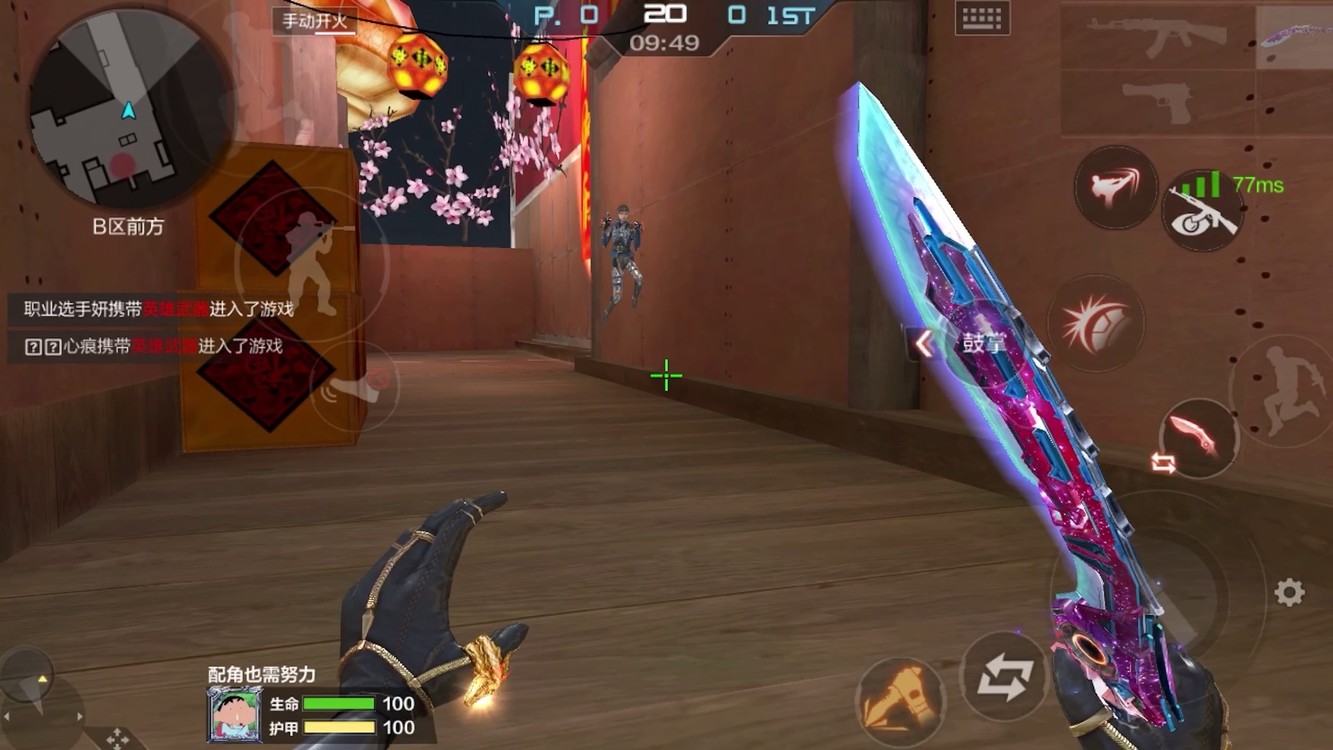Tap the swap weapon arrows button
This screenshot has height=750, width=1333.
(1003, 677)
